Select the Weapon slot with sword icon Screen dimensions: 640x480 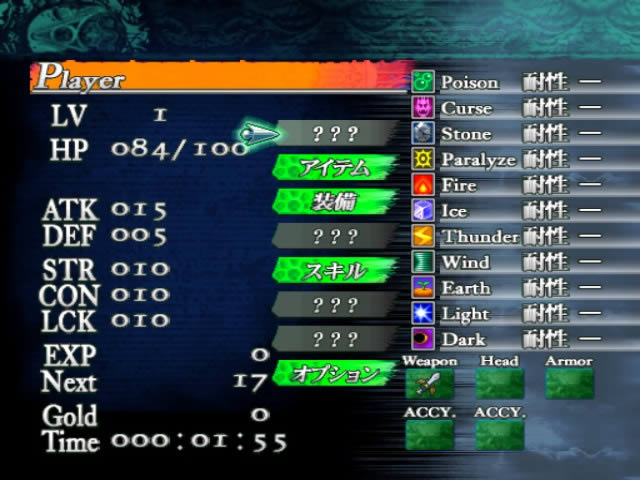click(x=429, y=383)
